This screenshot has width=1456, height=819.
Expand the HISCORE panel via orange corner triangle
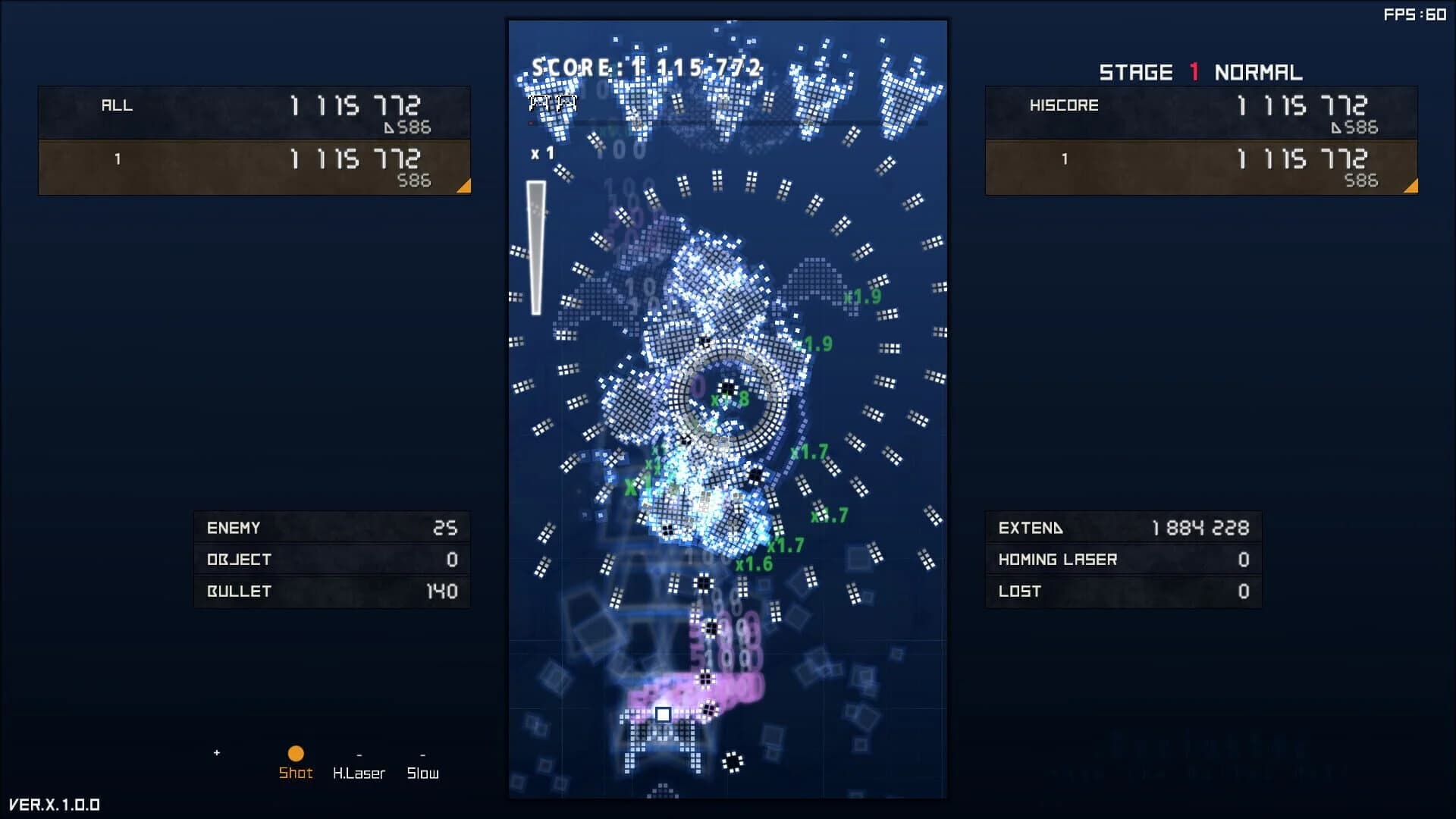pyautogui.click(x=1410, y=185)
